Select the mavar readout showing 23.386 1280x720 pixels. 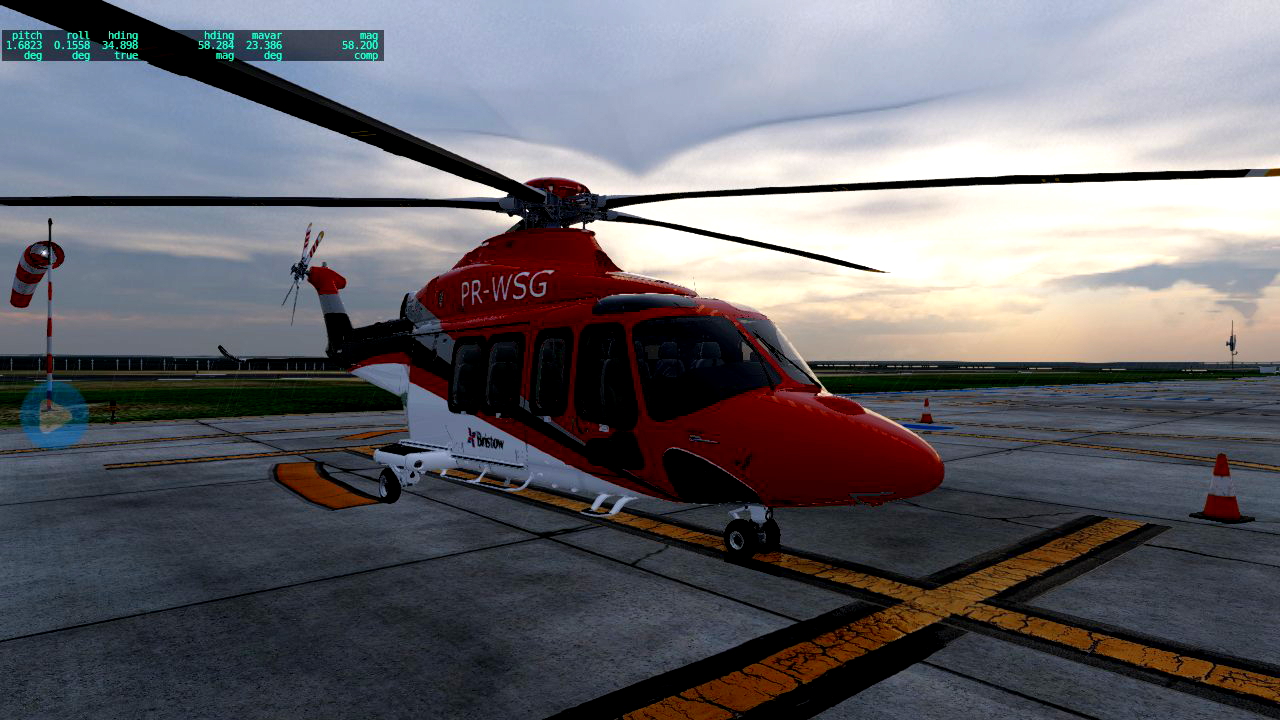click(265, 43)
